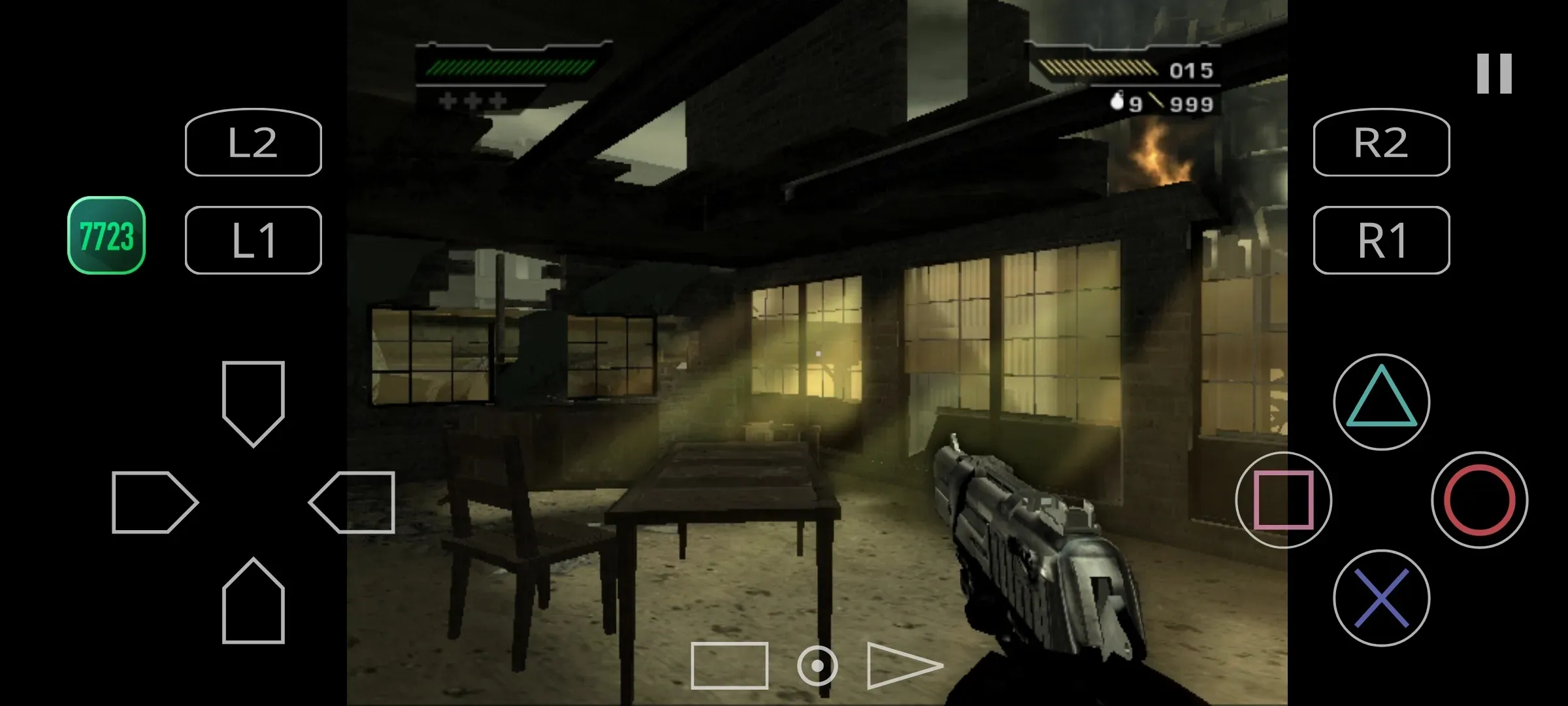Tap the R2 shoulder button
The width and height of the screenshot is (1568, 706).
(1381, 143)
